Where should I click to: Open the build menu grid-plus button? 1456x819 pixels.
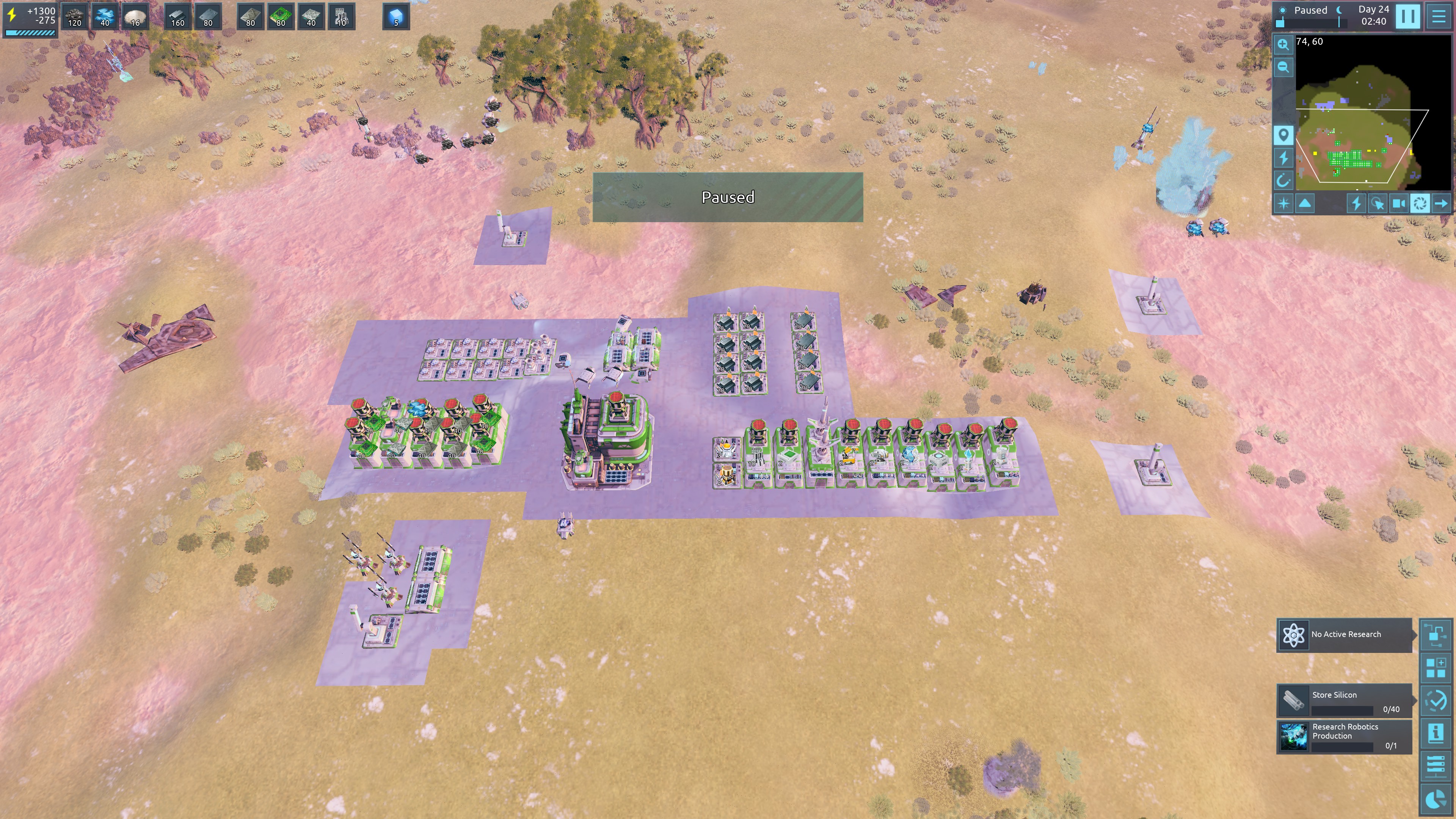coord(1436,667)
